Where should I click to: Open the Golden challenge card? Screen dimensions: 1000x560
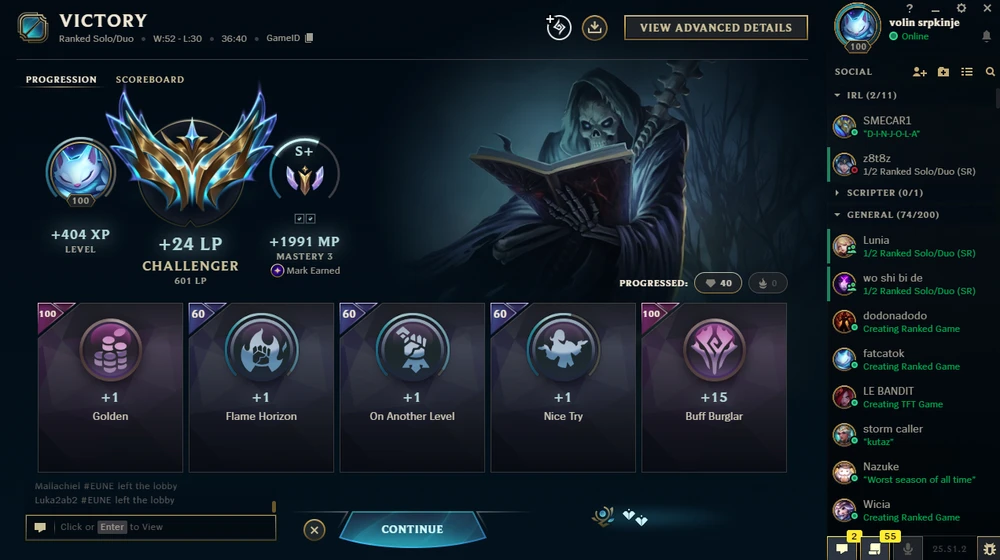point(110,387)
